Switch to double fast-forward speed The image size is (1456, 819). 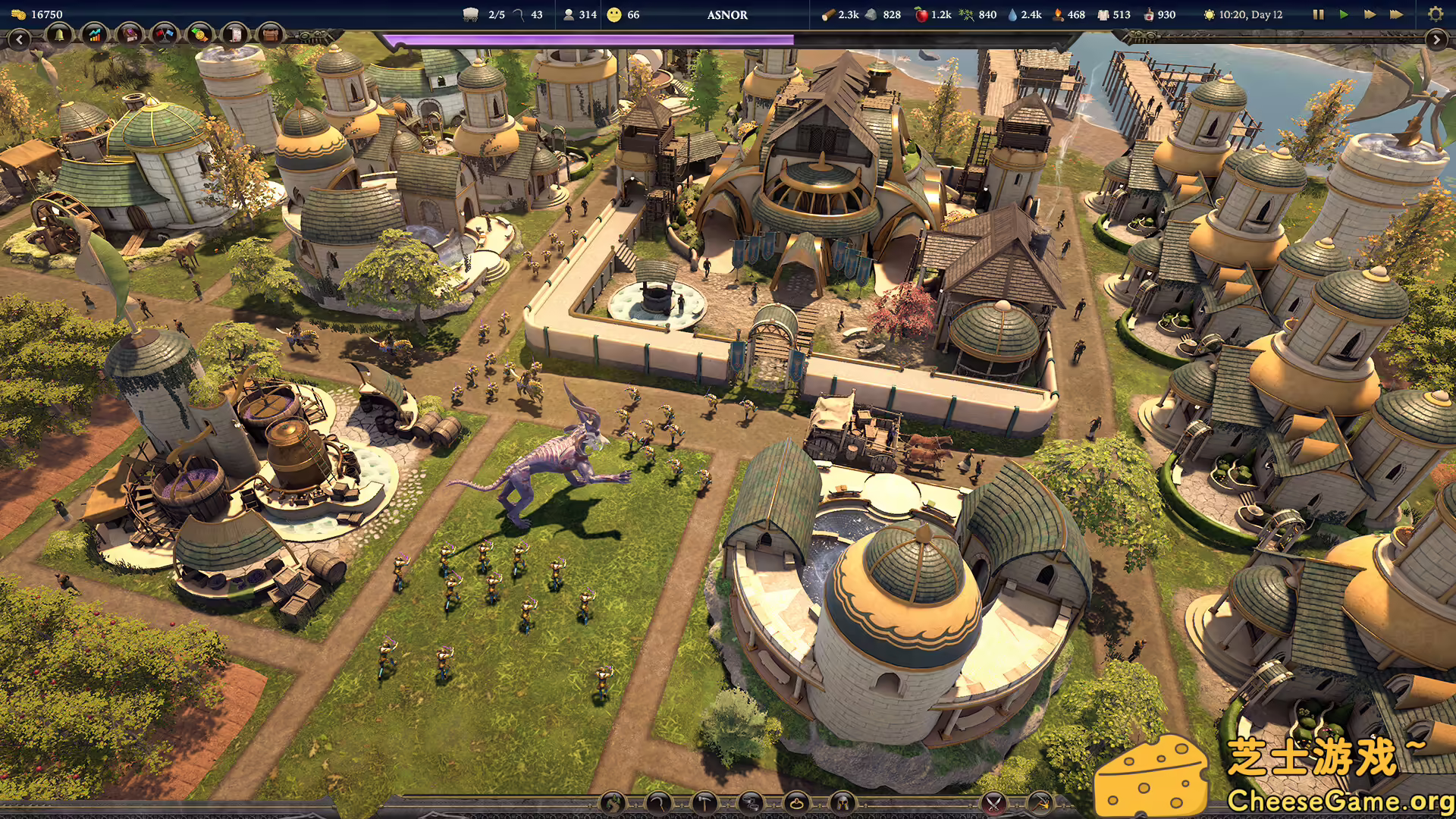click(x=1370, y=14)
